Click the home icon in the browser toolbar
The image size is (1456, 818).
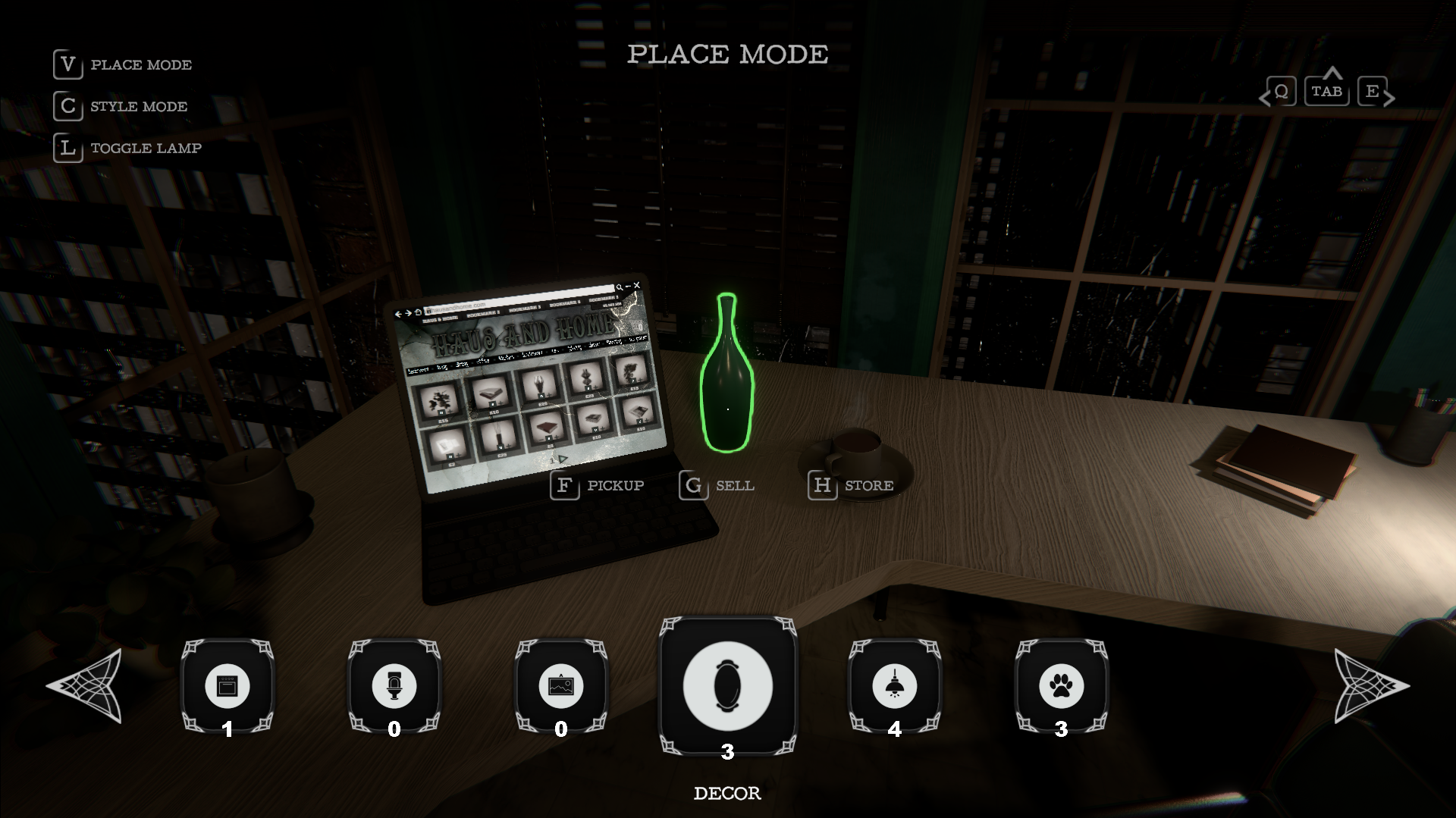(x=417, y=311)
